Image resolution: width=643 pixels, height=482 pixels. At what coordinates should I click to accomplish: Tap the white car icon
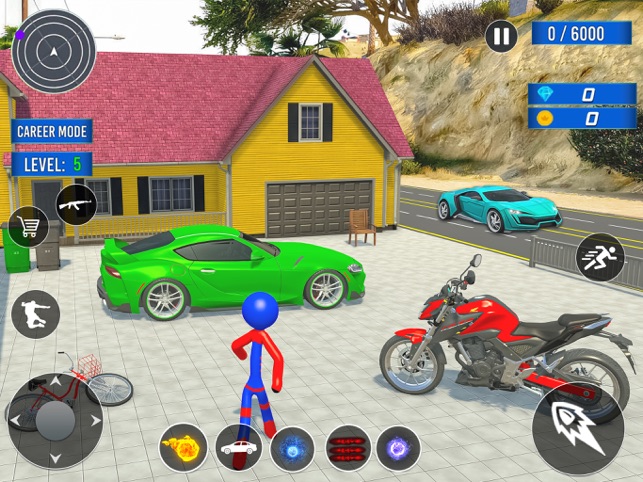(x=239, y=447)
